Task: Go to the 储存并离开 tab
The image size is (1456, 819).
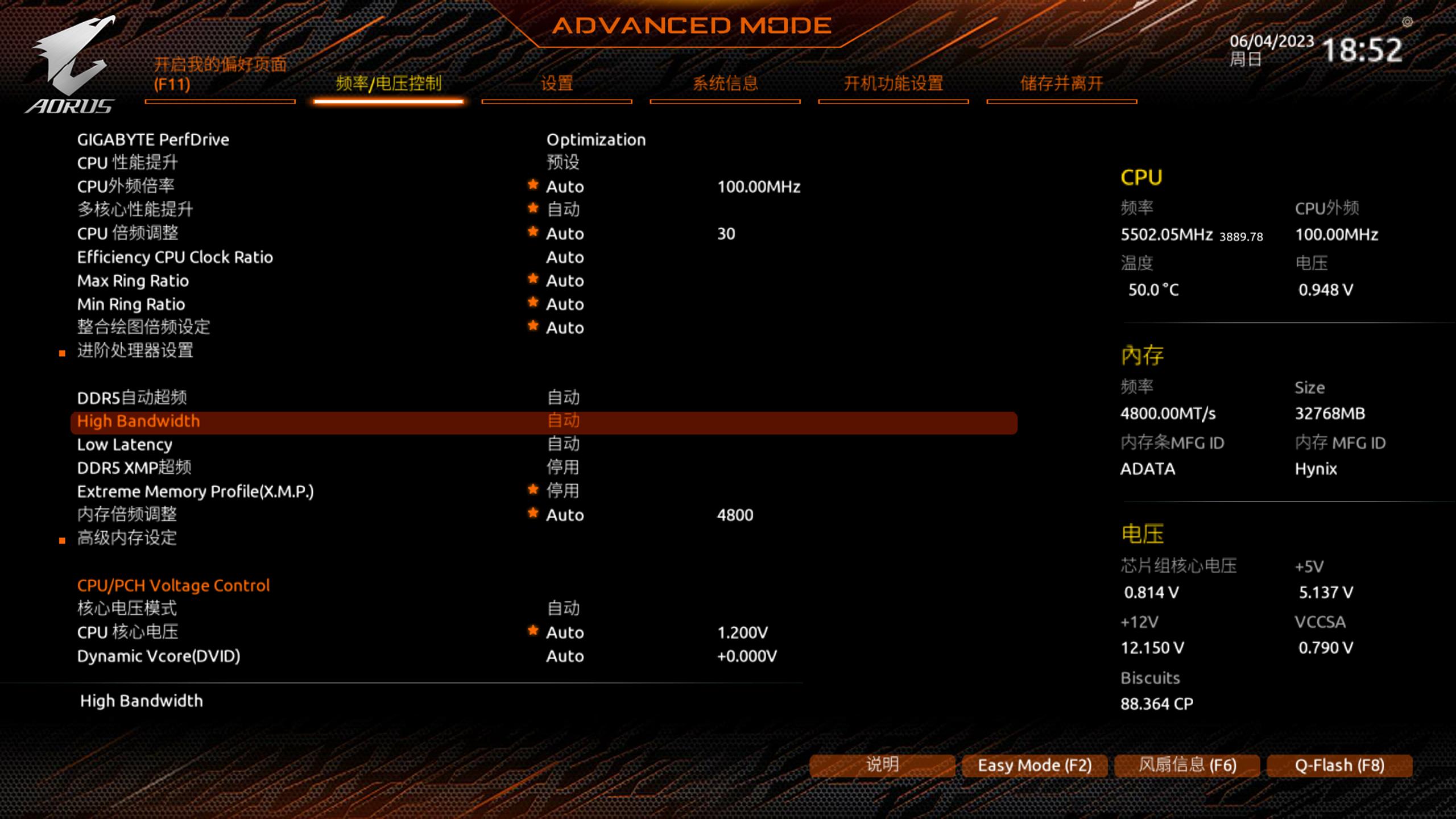Action: coord(1061,84)
